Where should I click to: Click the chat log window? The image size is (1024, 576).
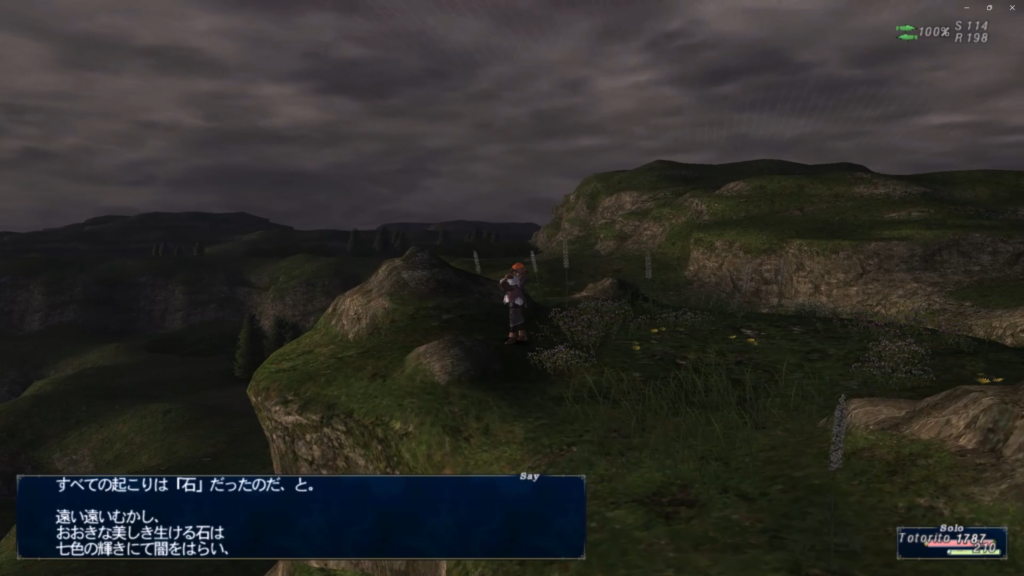pyautogui.click(x=300, y=516)
